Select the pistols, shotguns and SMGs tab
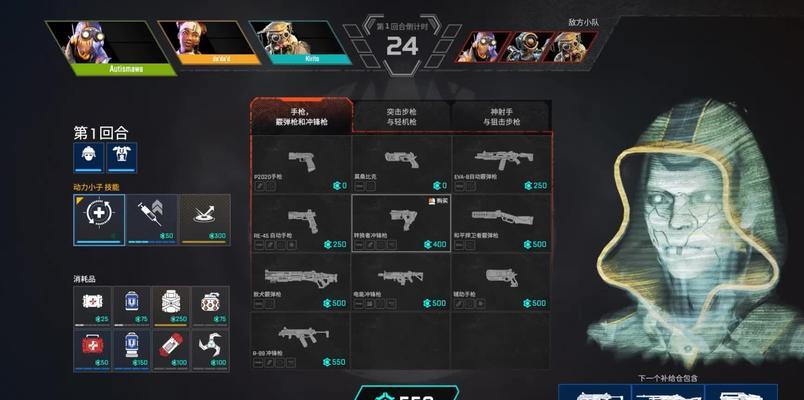The height and width of the screenshot is (400, 804). tap(301, 117)
